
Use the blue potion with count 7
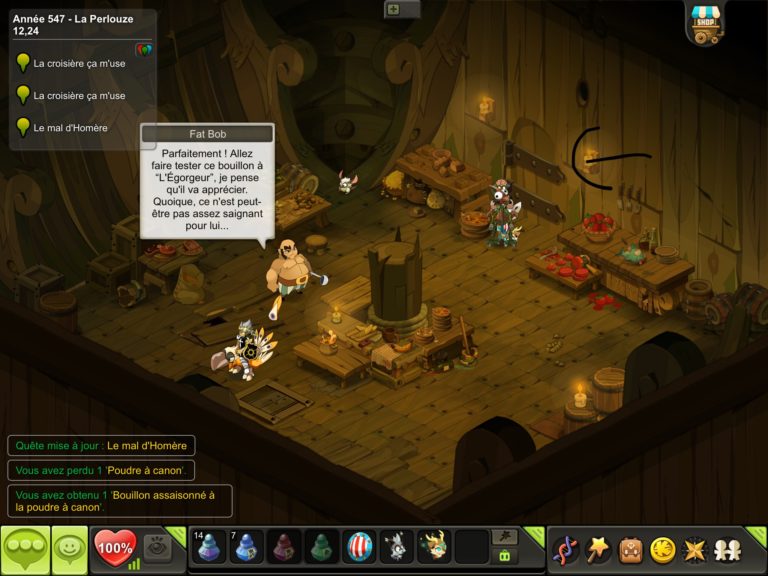(247, 547)
